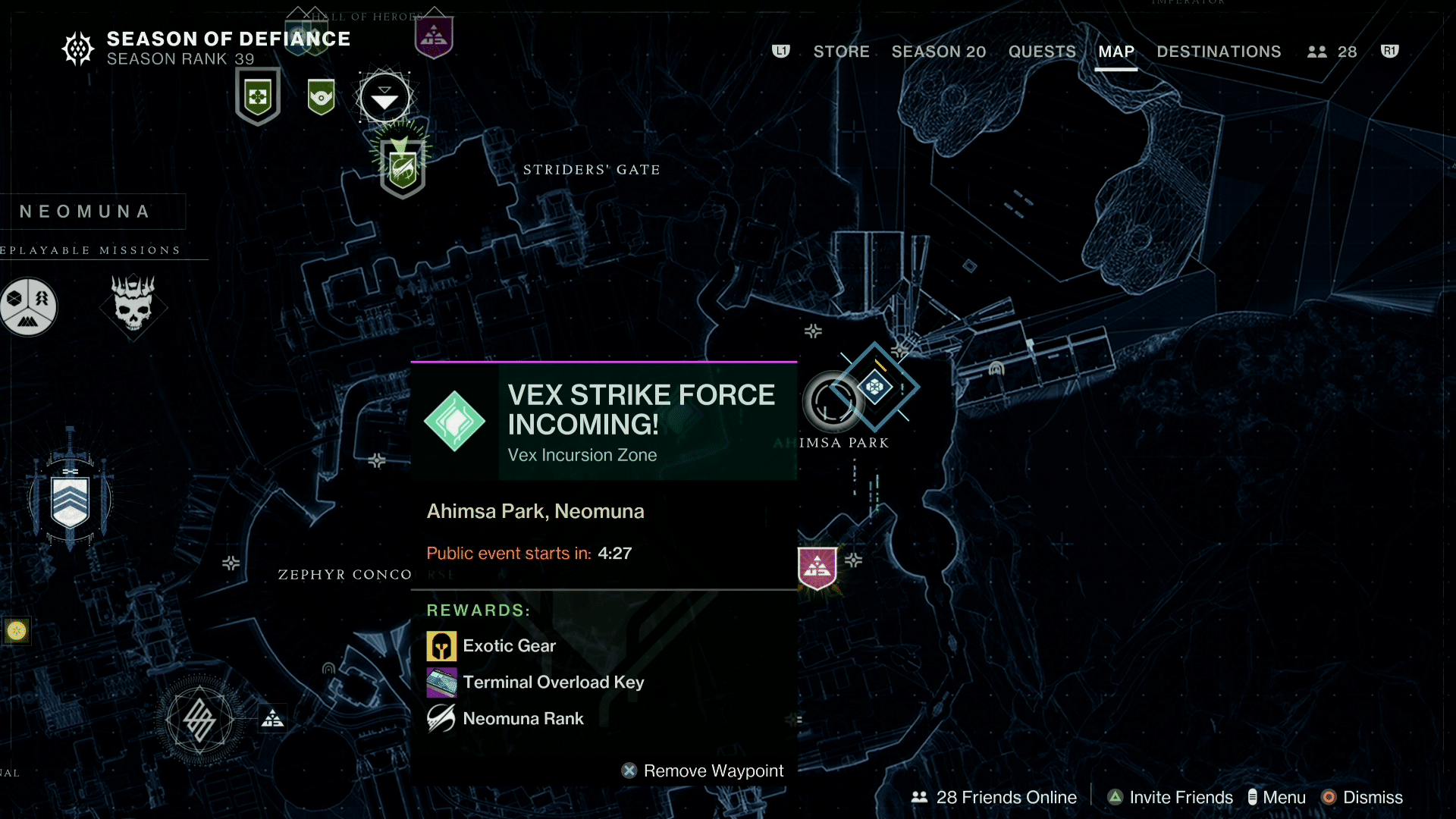
Task: Click the circular Vanguard ops icon under Replayable Missions
Action: (x=28, y=306)
